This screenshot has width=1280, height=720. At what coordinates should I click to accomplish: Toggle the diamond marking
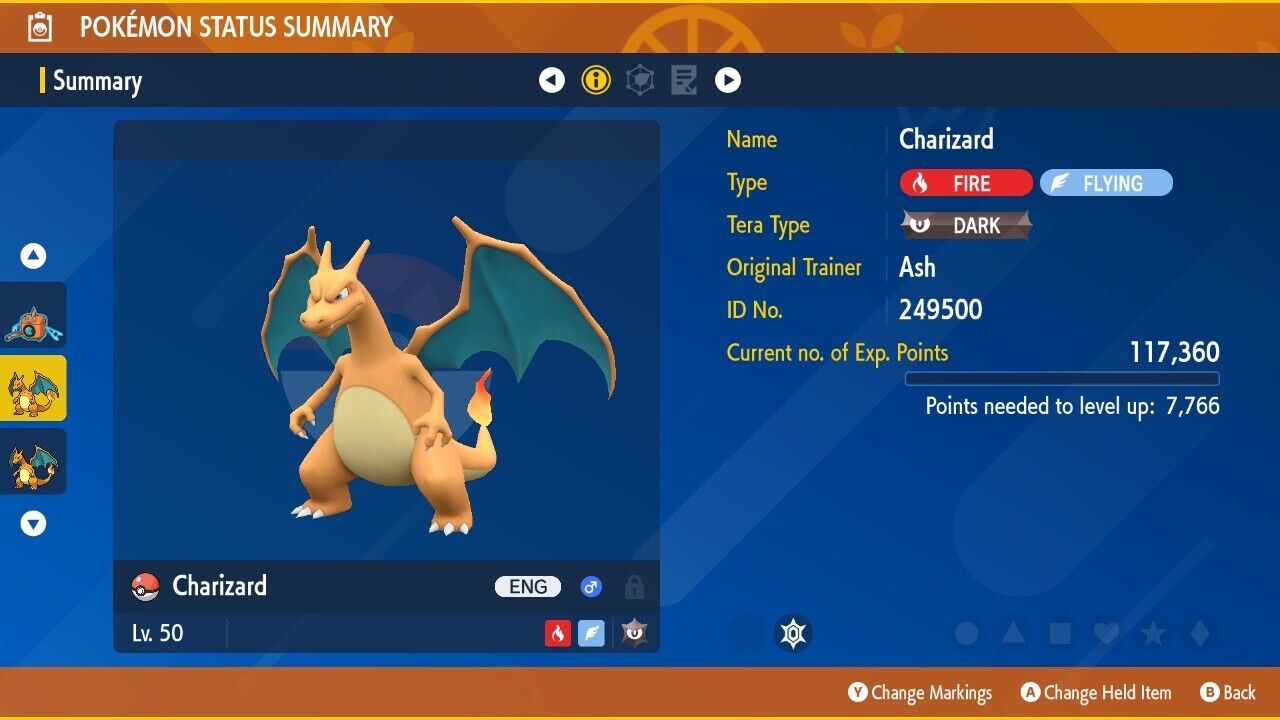(x=1197, y=633)
